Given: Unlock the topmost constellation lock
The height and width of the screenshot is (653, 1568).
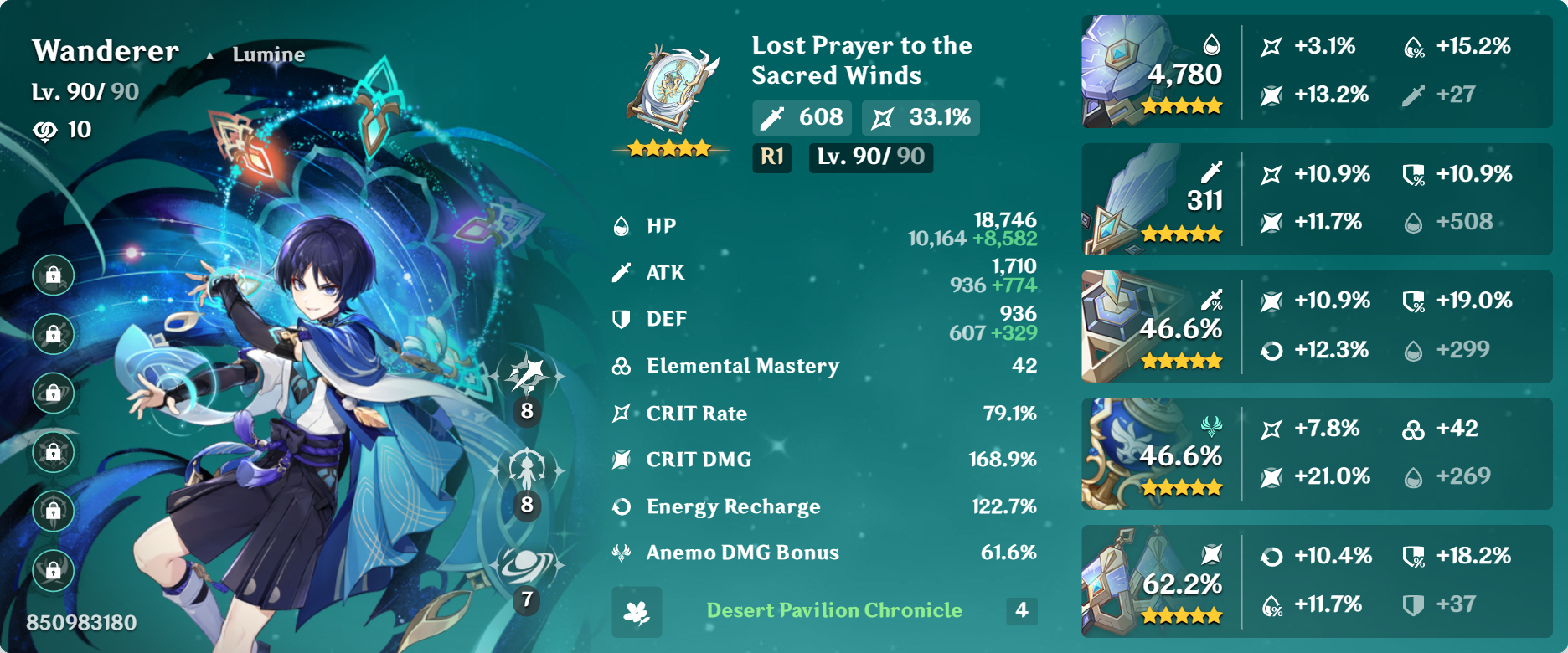Looking at the screenshot, I should point(52,274).
